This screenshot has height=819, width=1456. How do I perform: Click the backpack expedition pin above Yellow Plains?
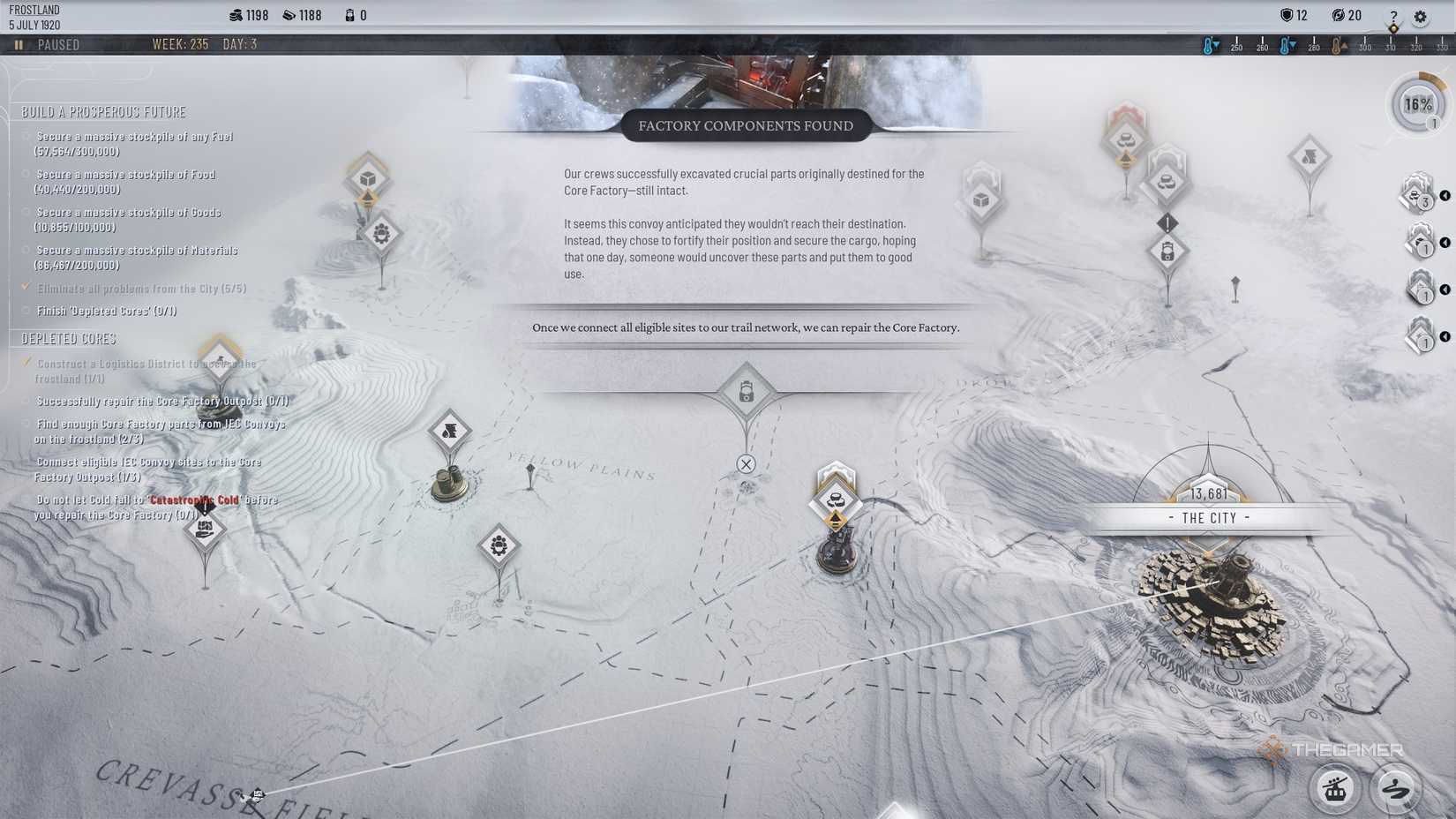[x=746, y=391]
